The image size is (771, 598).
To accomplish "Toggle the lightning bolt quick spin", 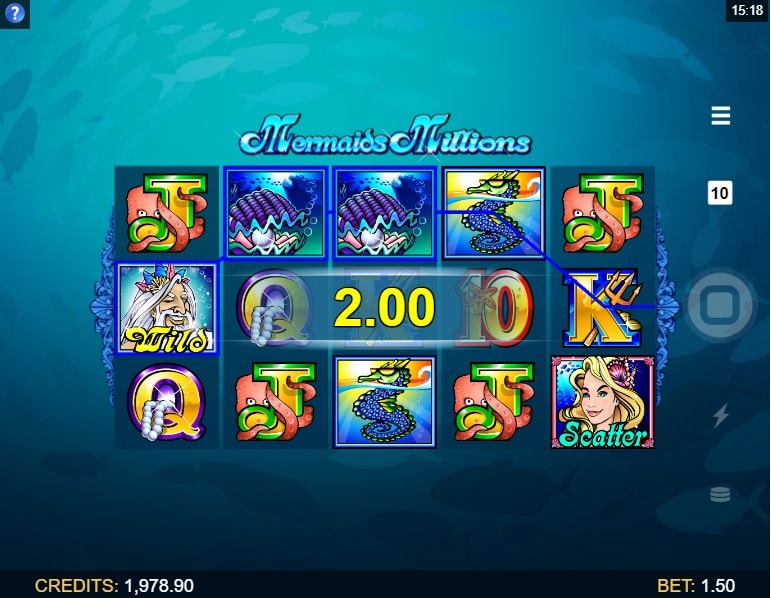I will tap(720, 415).
